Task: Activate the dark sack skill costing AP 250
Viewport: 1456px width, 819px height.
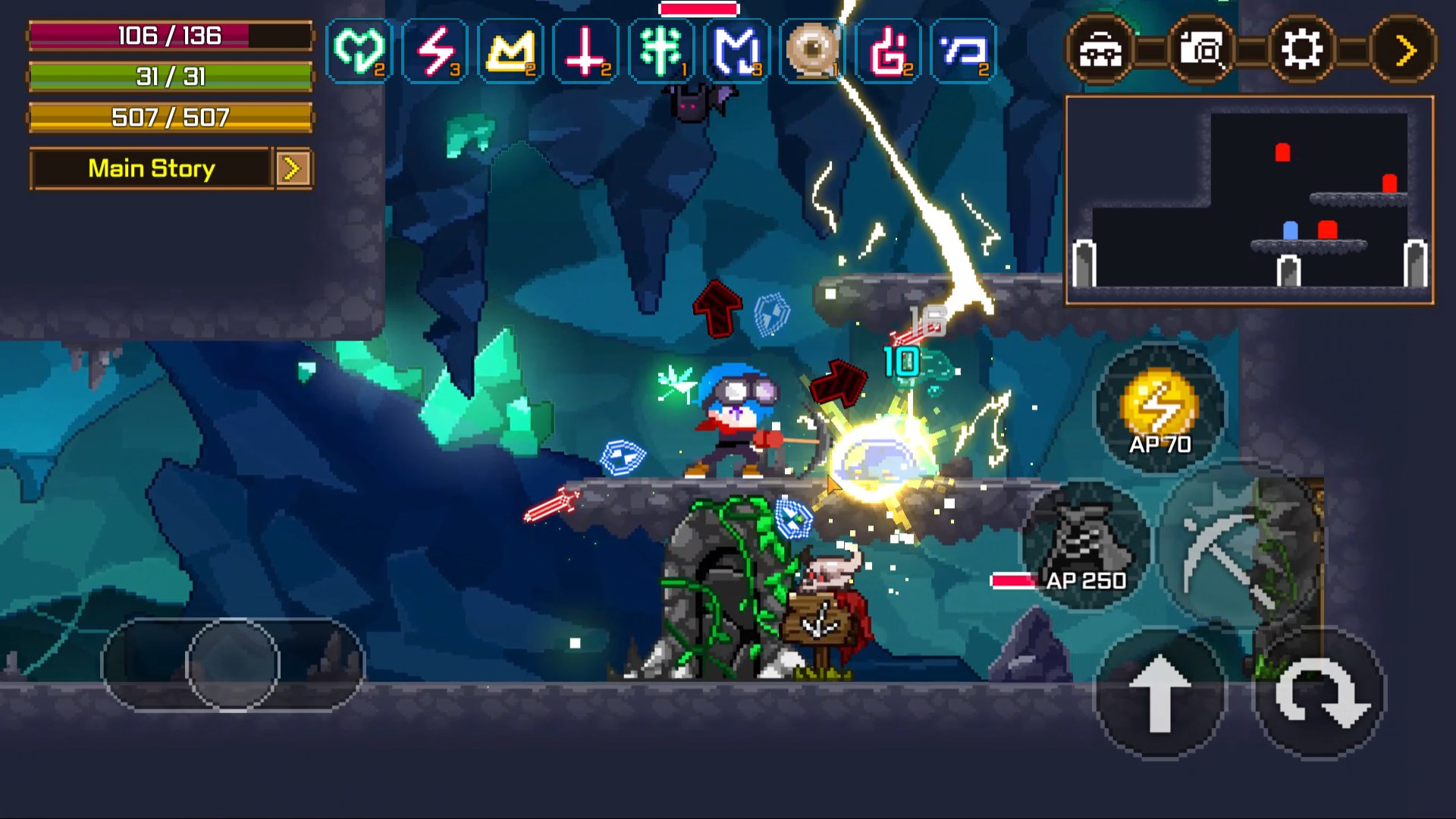Action: pos(1084,544)
